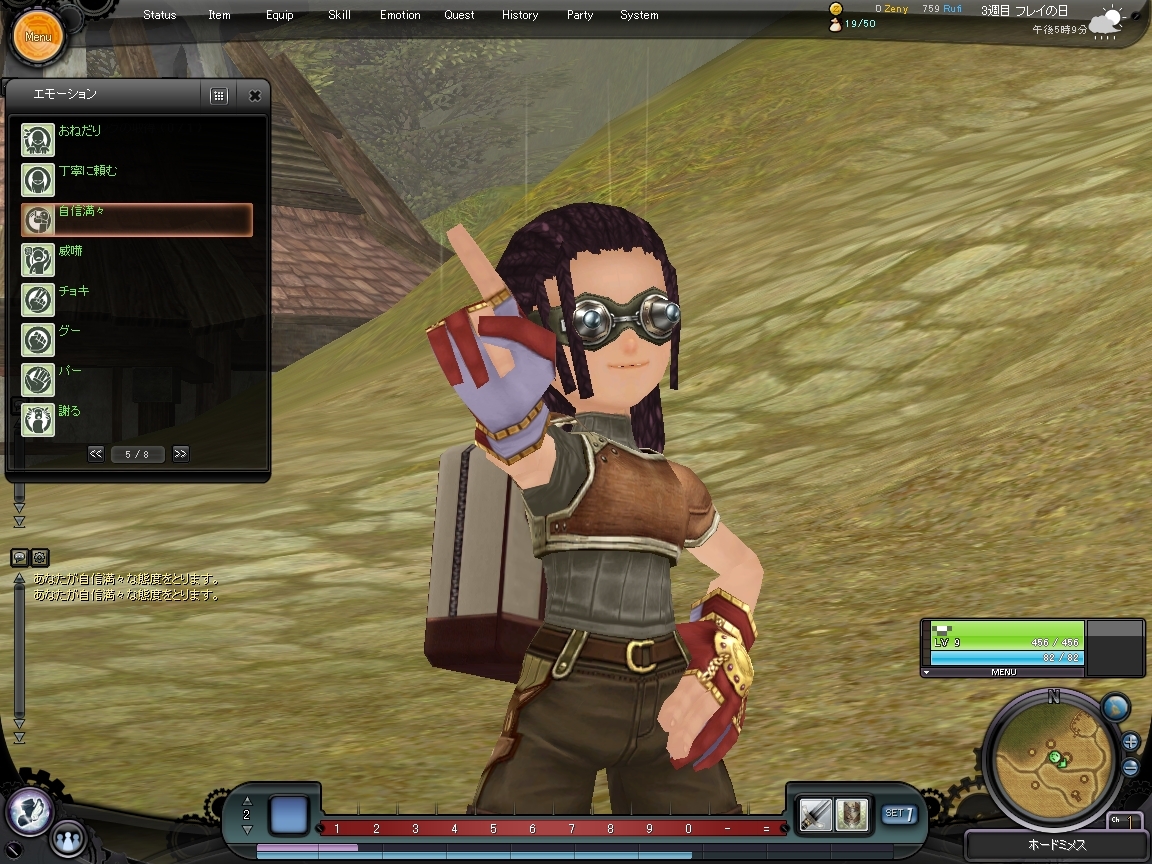Click the minimap zoom-in plus button
The width and height of the screenshot is (1152, 864).
1130,742
